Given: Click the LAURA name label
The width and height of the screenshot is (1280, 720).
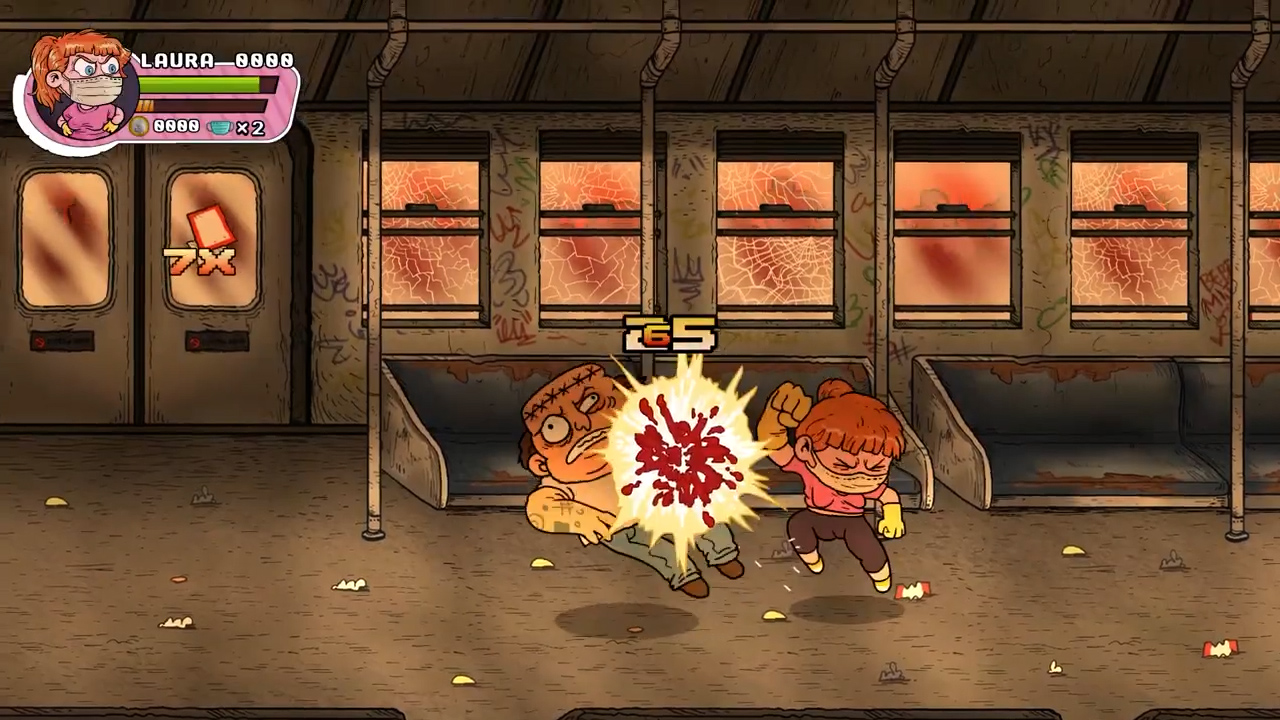Looking at the screenshot, I should [x=175, y=60].
